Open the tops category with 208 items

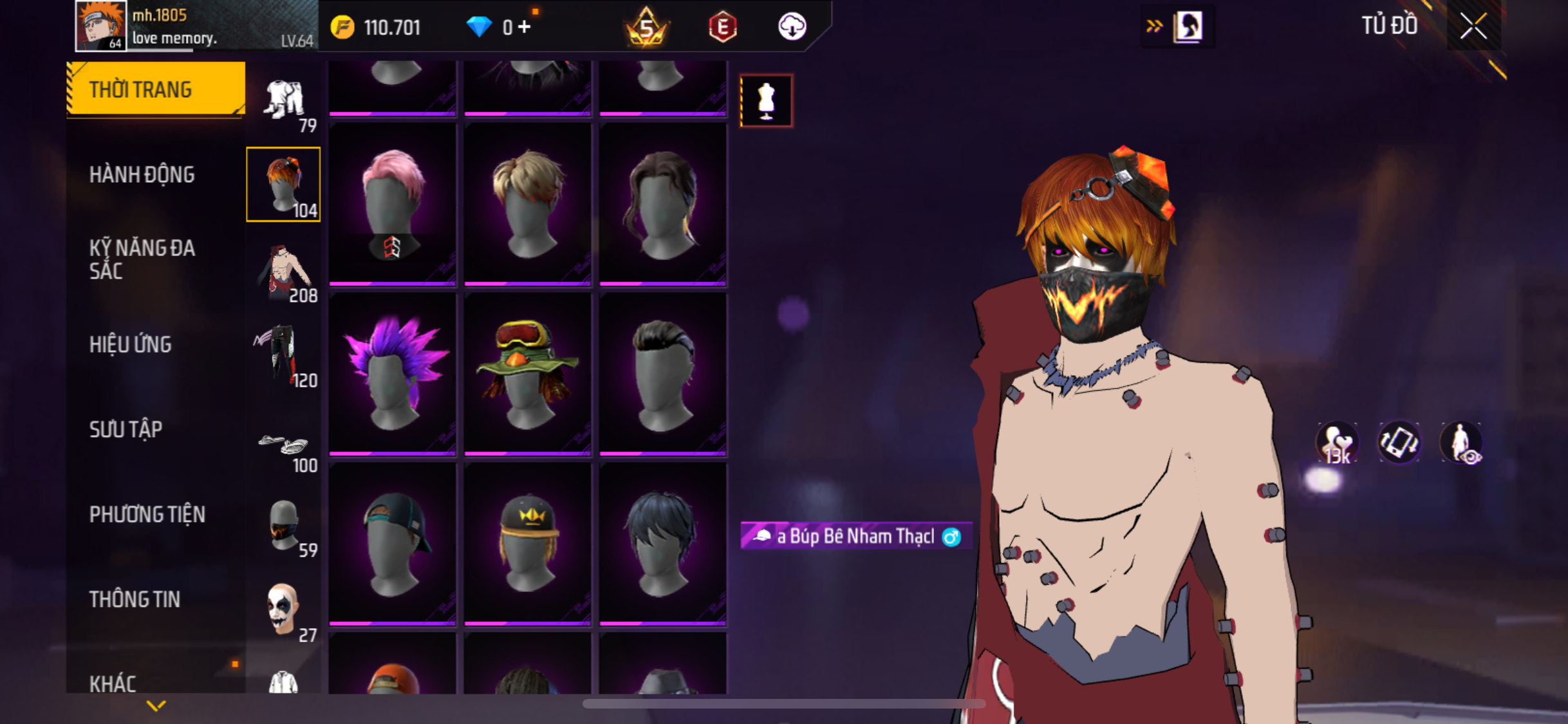(284, 271)
